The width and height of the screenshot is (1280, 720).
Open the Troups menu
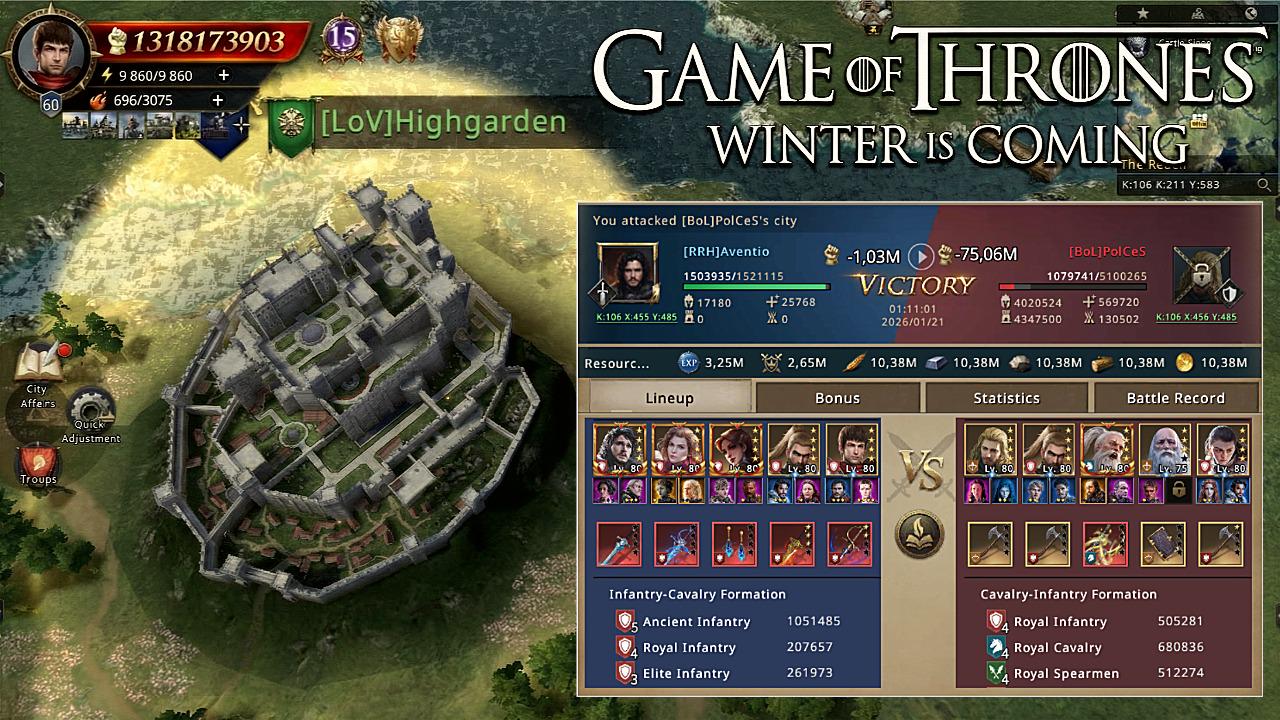pos(38,463)
